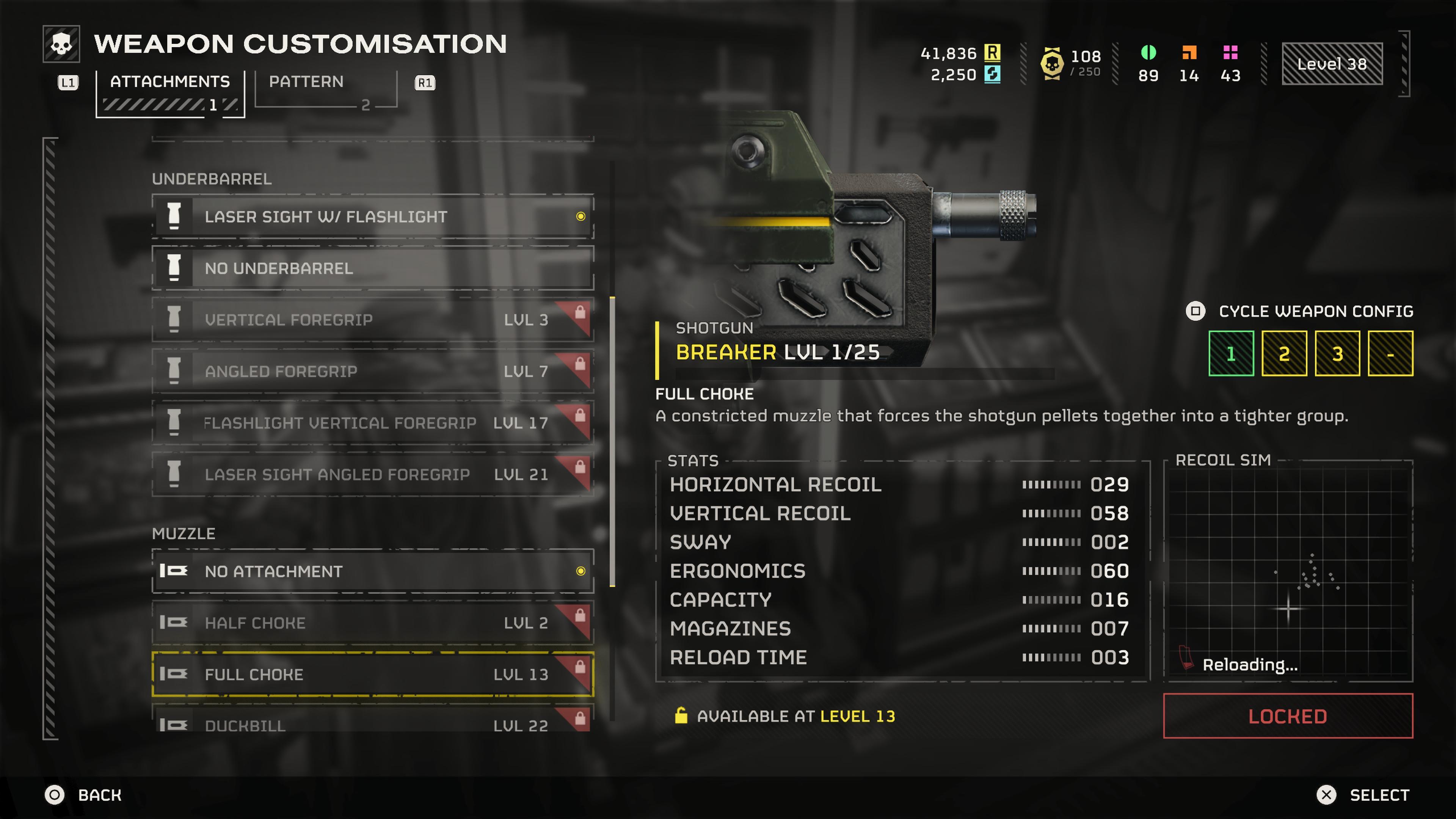Click the attachment list scrollbar

tap(612, 441)
